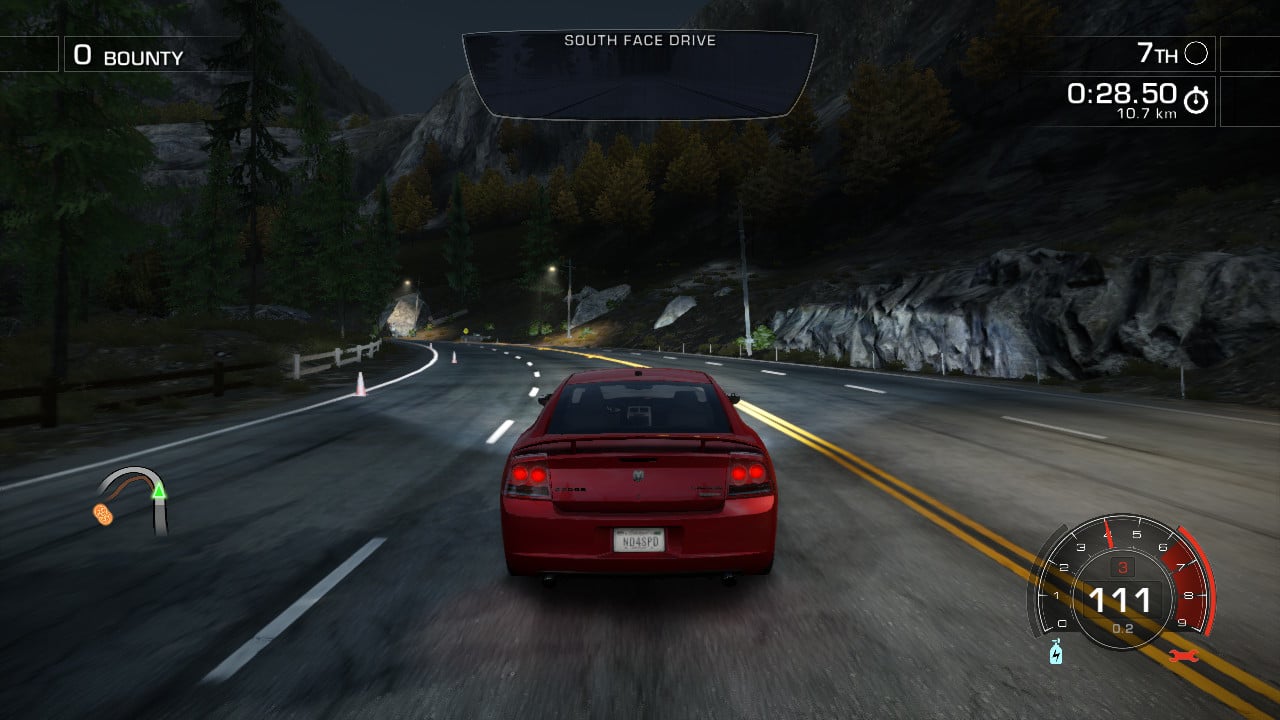
Task: Click the circular position indicator next to 7TH
Action: pos(1196,54)
